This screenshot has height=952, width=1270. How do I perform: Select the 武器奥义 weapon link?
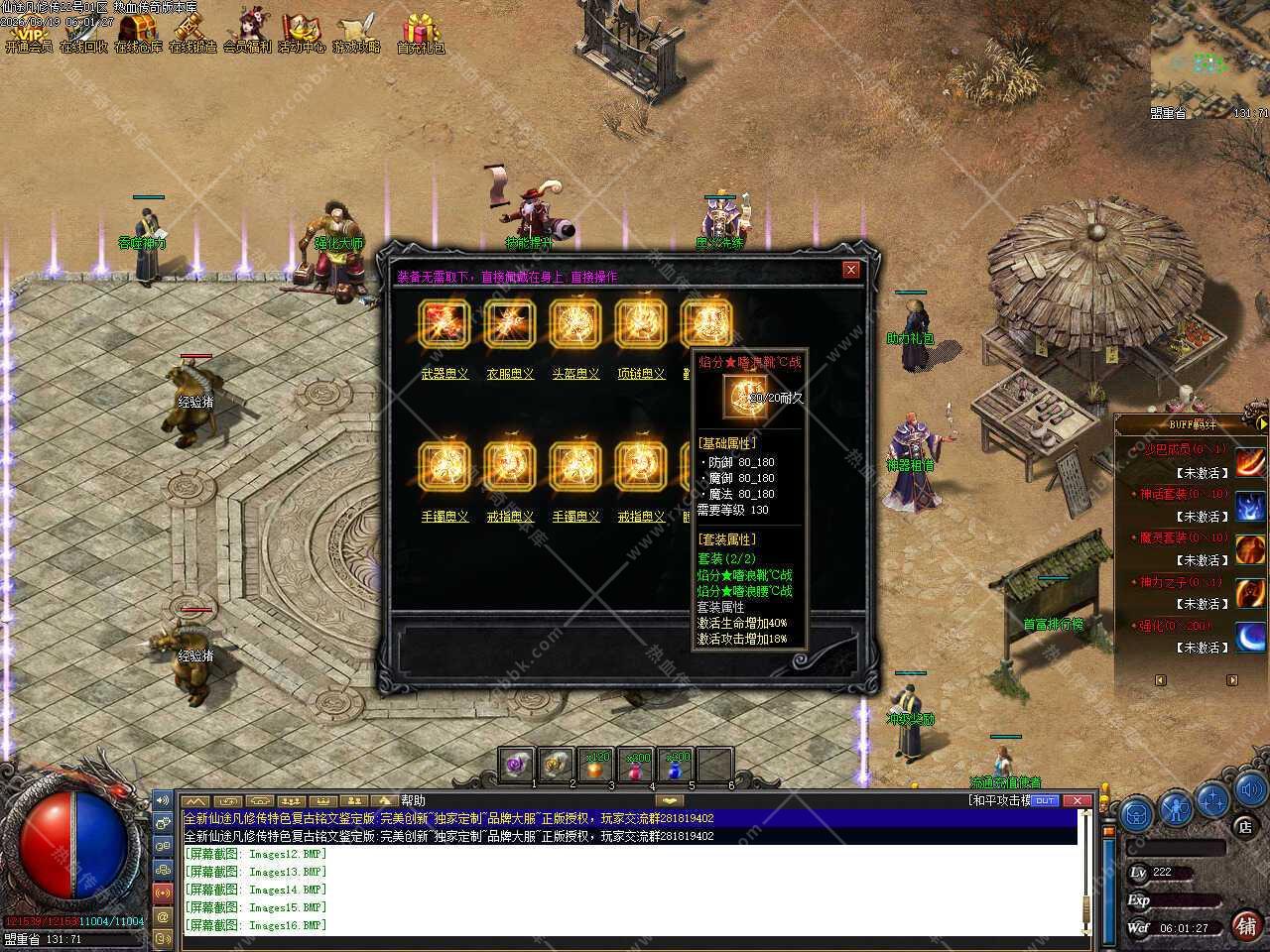click(x=444, y=374)
